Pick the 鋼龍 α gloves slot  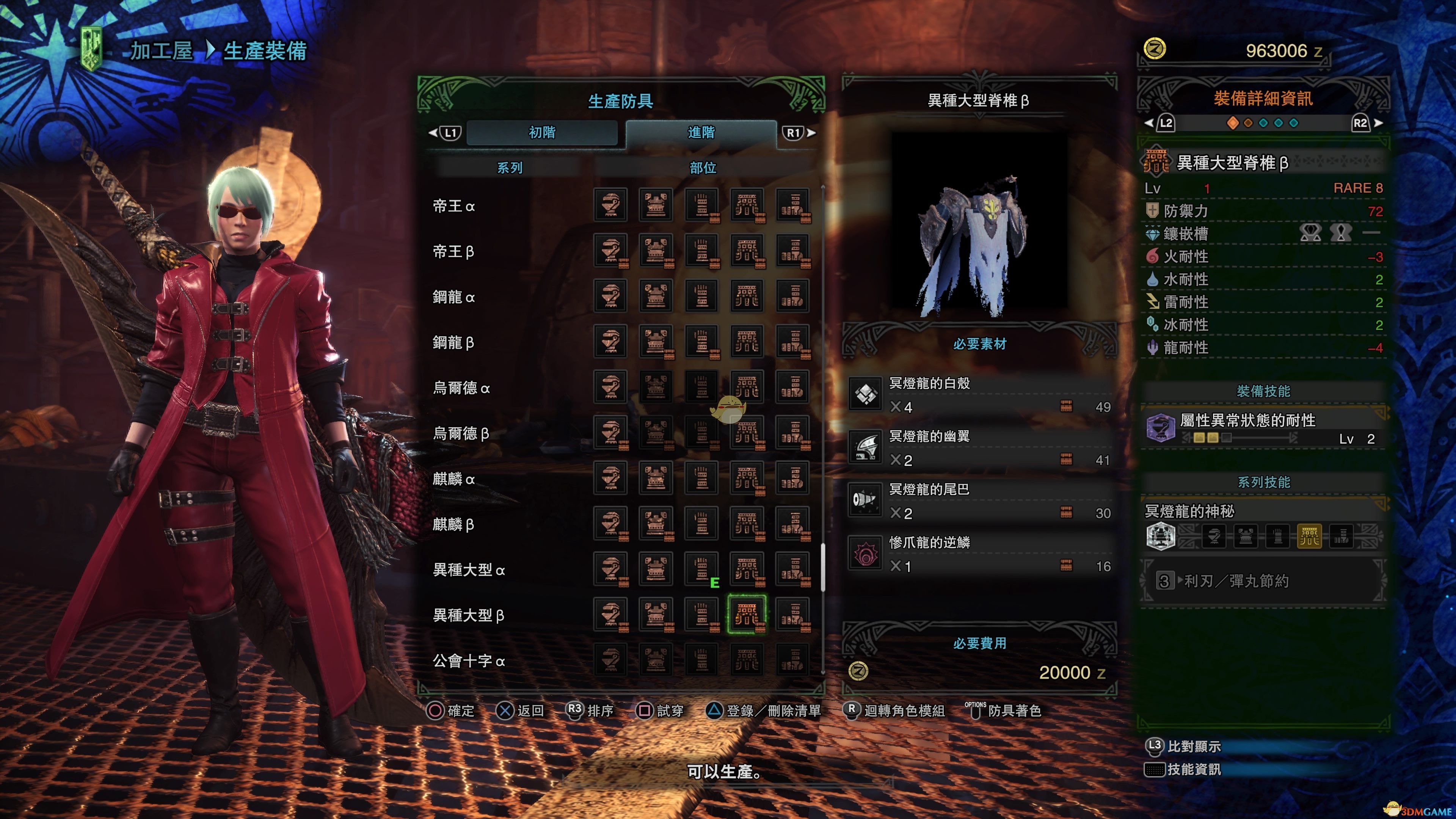701,296
